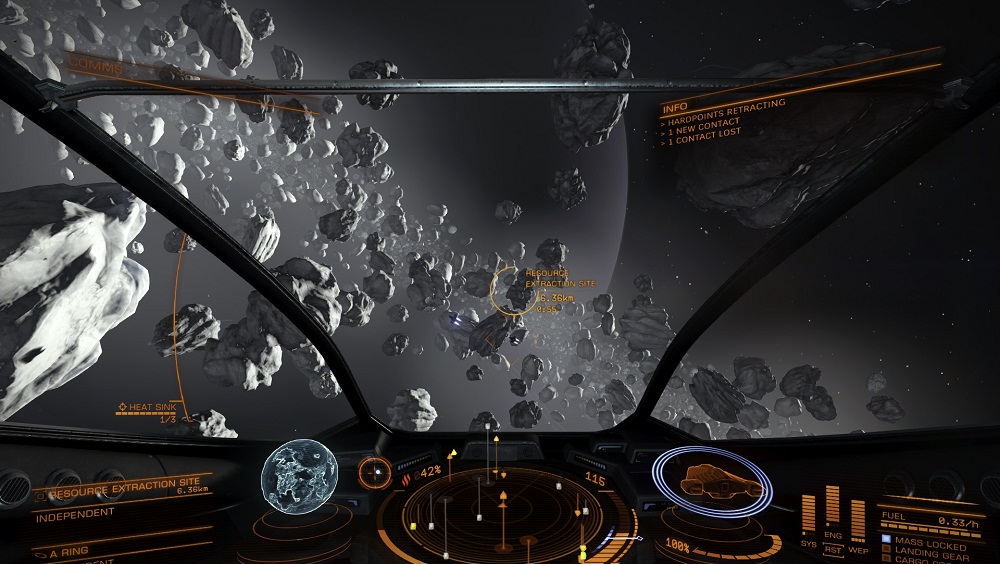Select the target planet hologram
The height and width of the screenshot is (564, 1000).
pos(296,473)
